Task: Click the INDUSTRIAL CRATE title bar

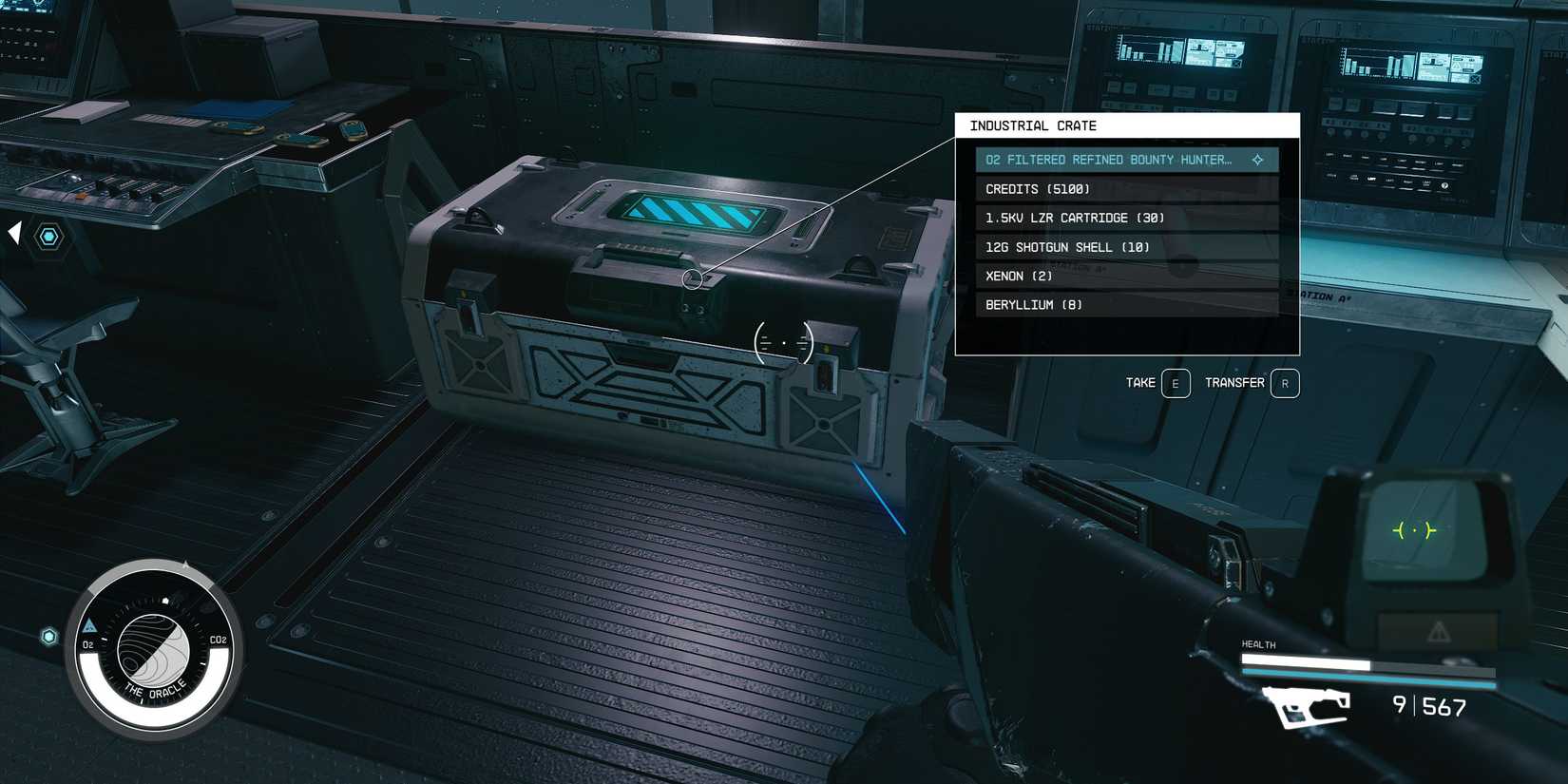Action: pos(1034,125)
